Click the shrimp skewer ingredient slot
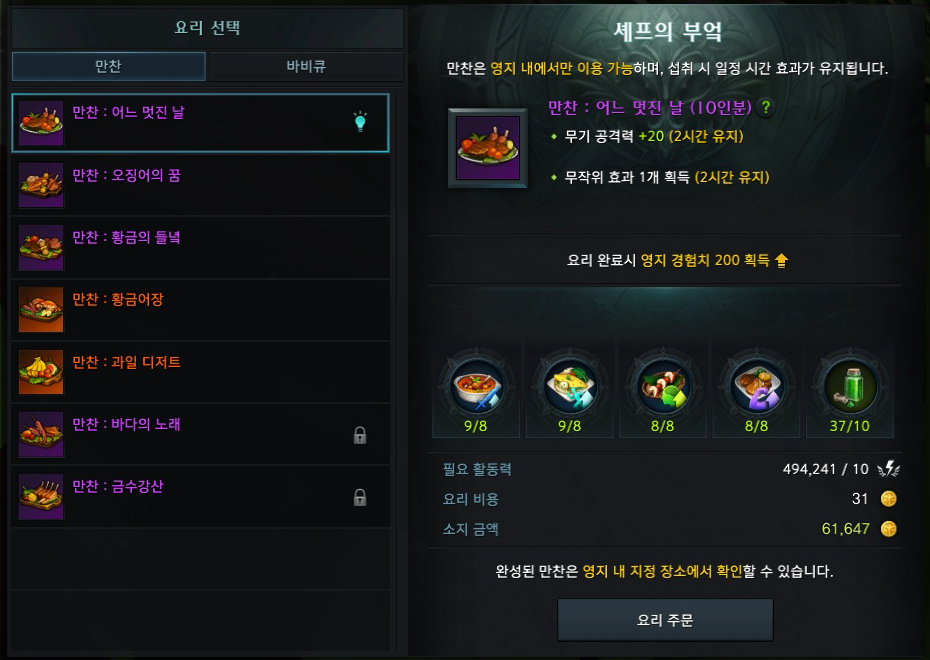This screenshot has height=660, width=930. [664, 384]
